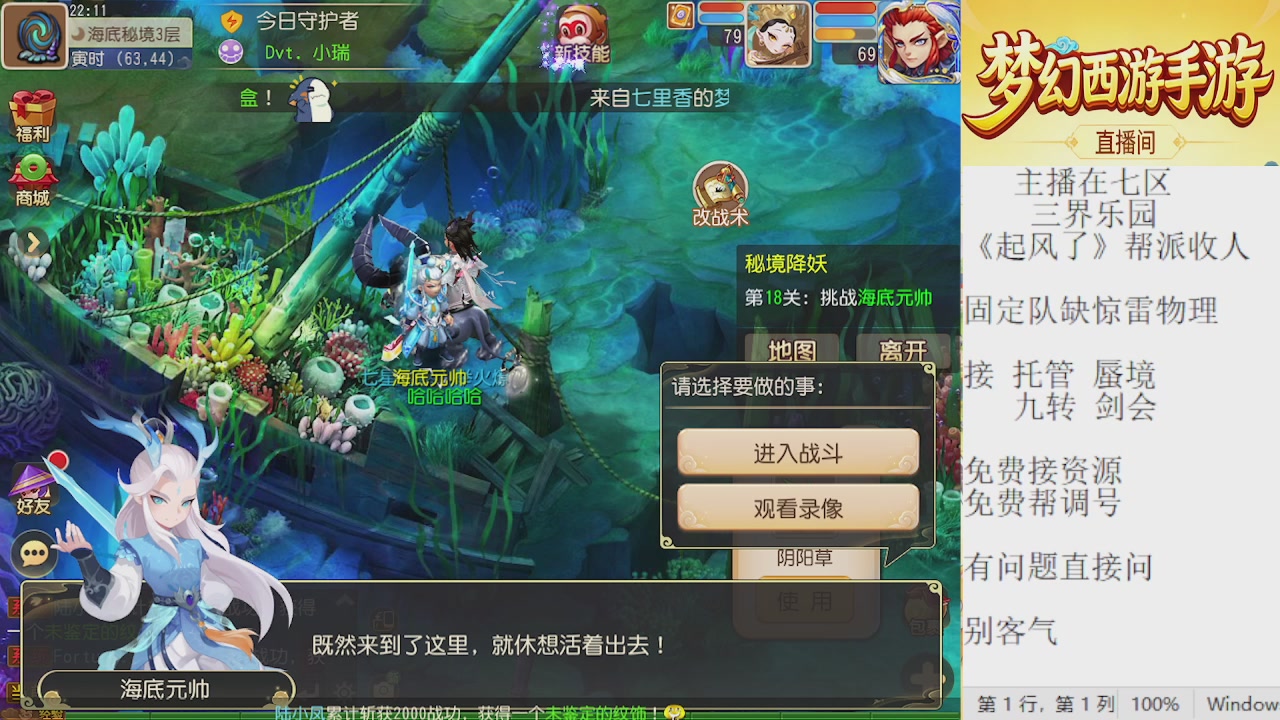This screenshot has height=720, width=1280.
Task: Click the swirling portal minimap icon
Action: (36, 36)
